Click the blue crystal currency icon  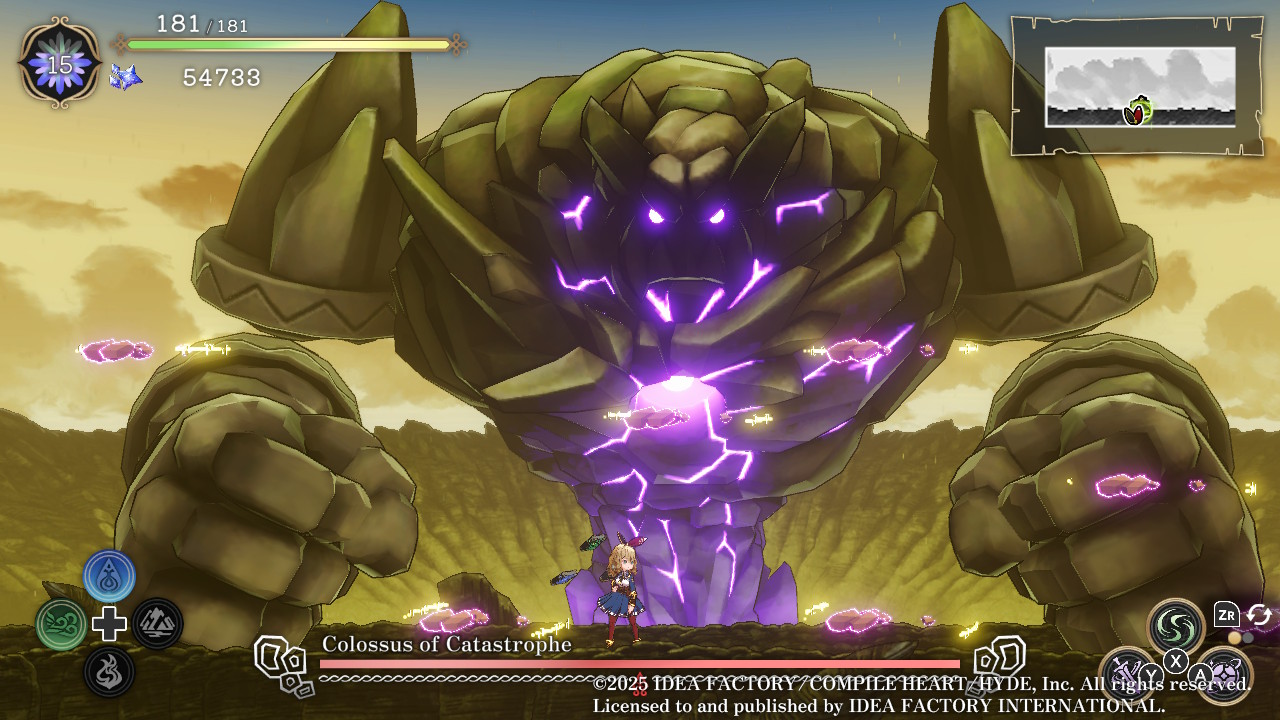point(125,76)
